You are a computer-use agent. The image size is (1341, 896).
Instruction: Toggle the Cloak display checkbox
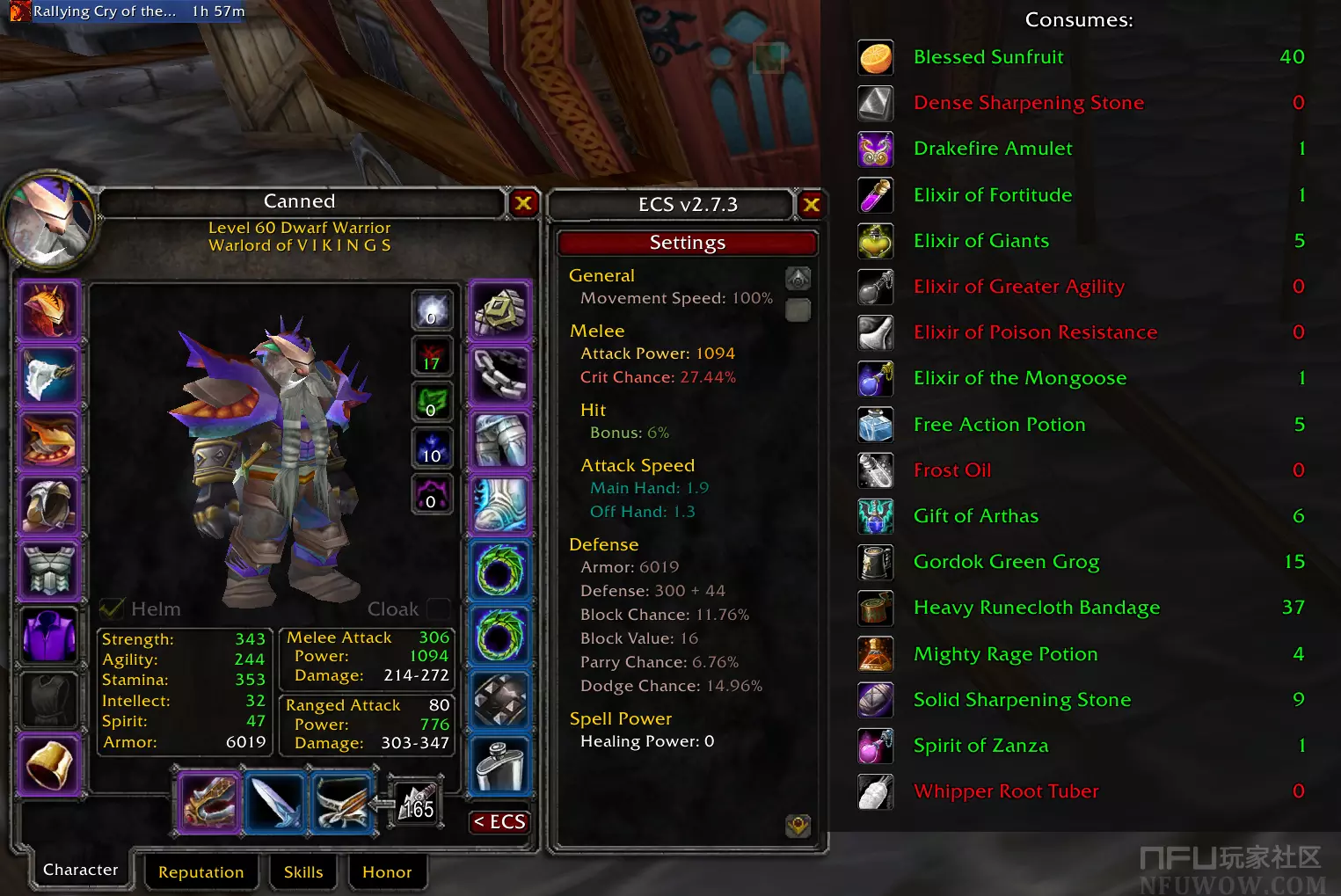click(438, 608)
